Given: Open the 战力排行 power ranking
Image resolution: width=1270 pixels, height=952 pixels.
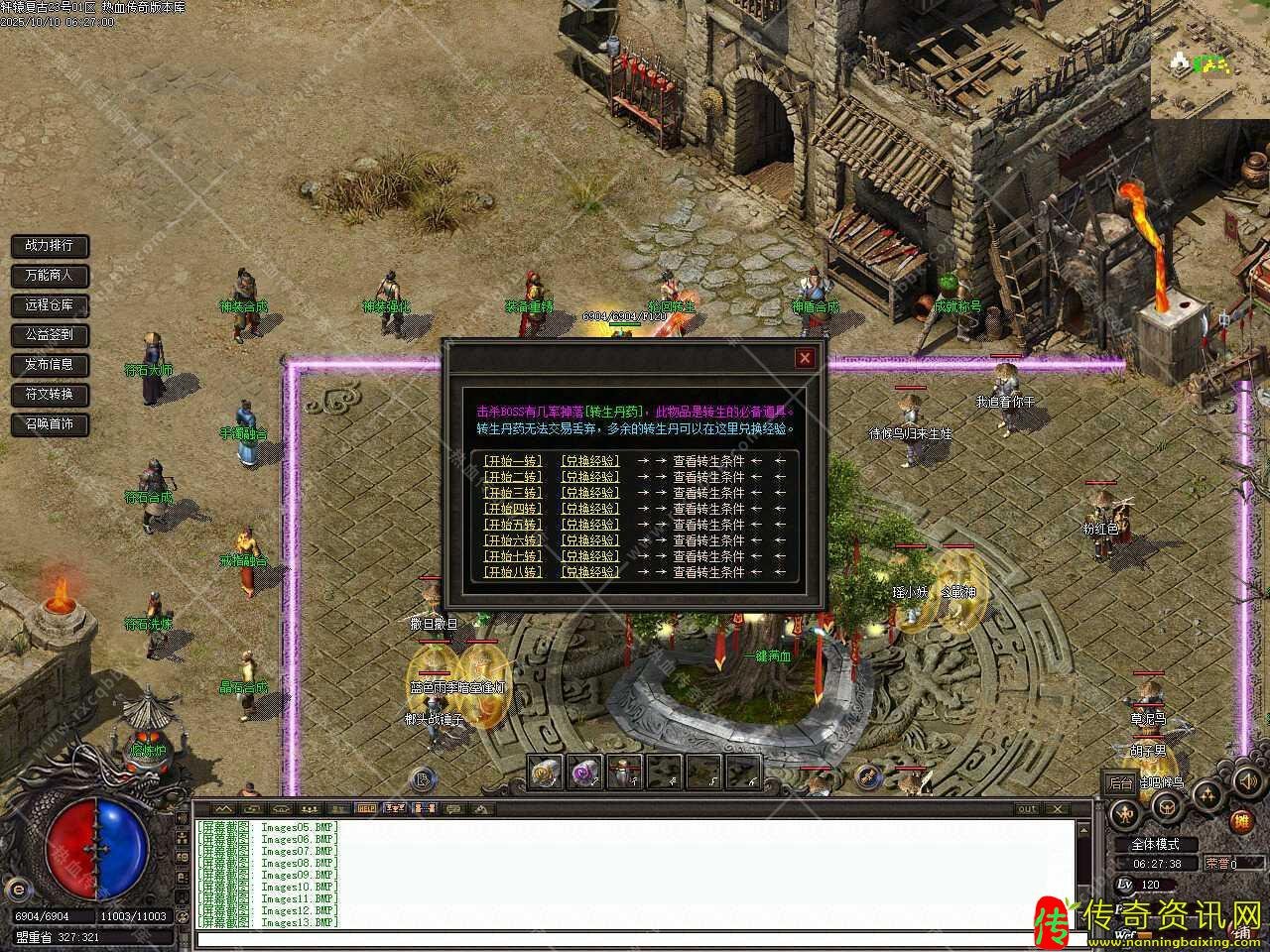Looking at the screenshot, I should [x=50, y=245].
